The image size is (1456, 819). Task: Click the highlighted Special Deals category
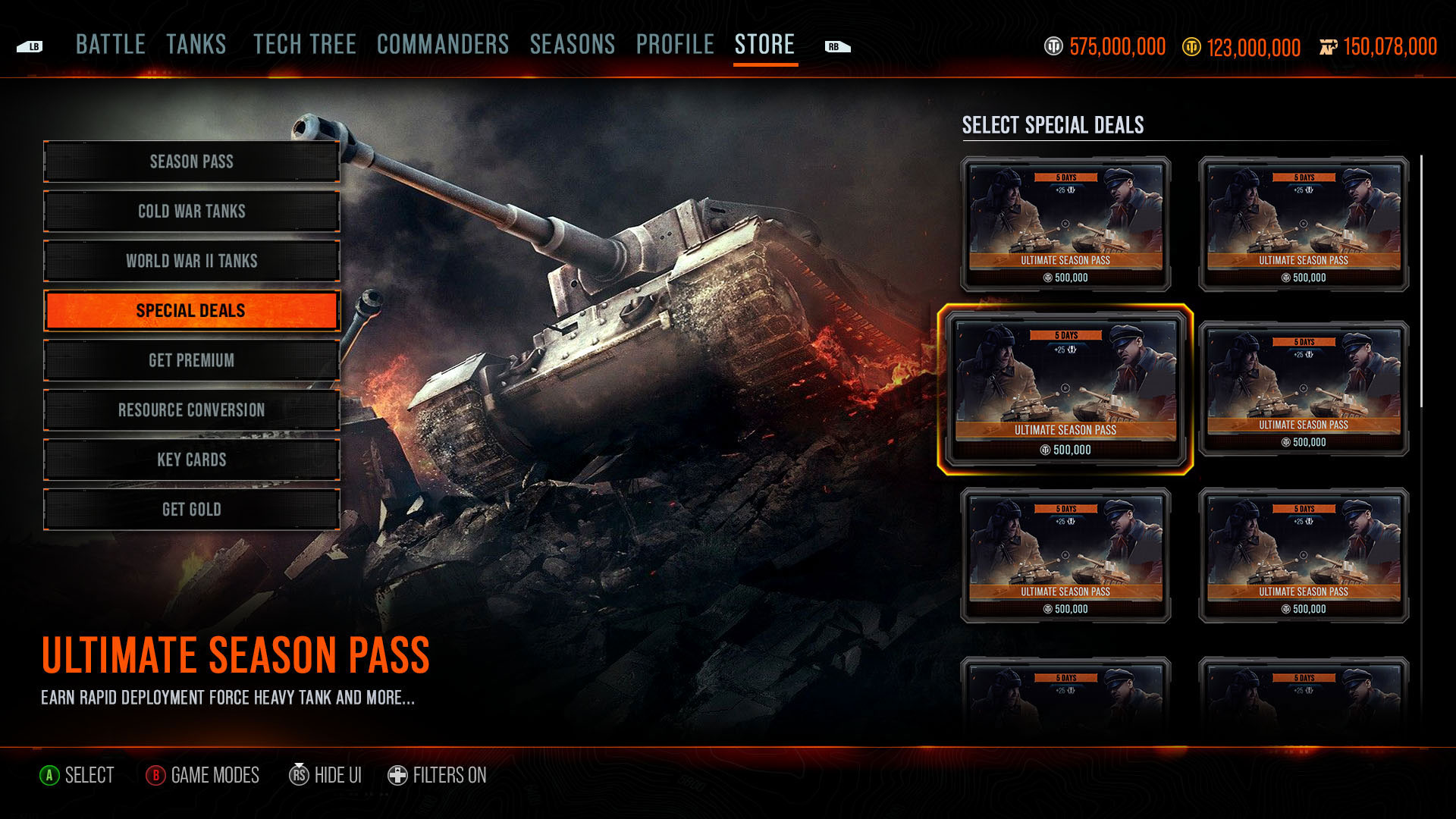click(x=192, y=311)
